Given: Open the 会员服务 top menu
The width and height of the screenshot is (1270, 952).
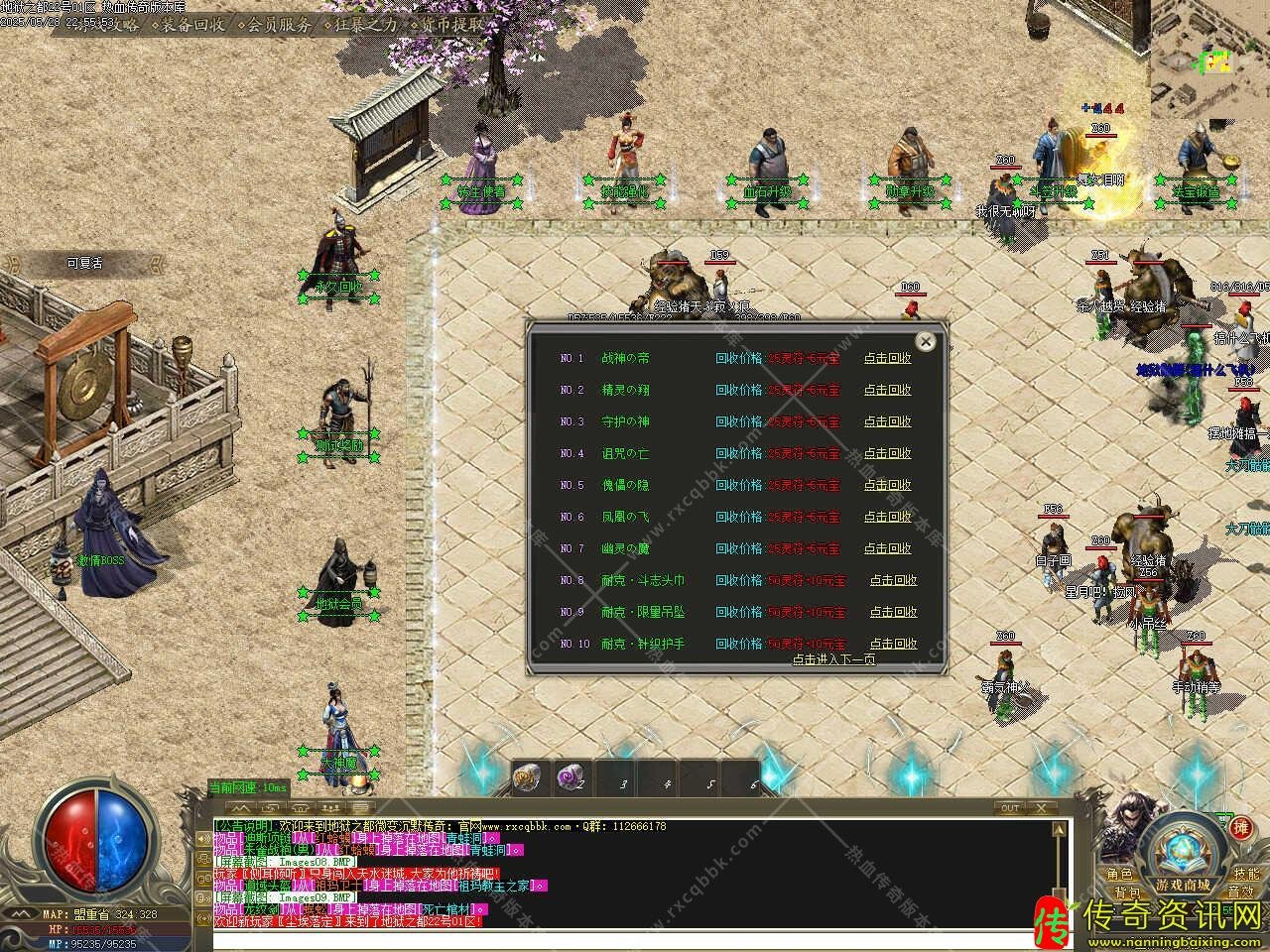Looking at the screenshot, I should [x=280, y=25].
